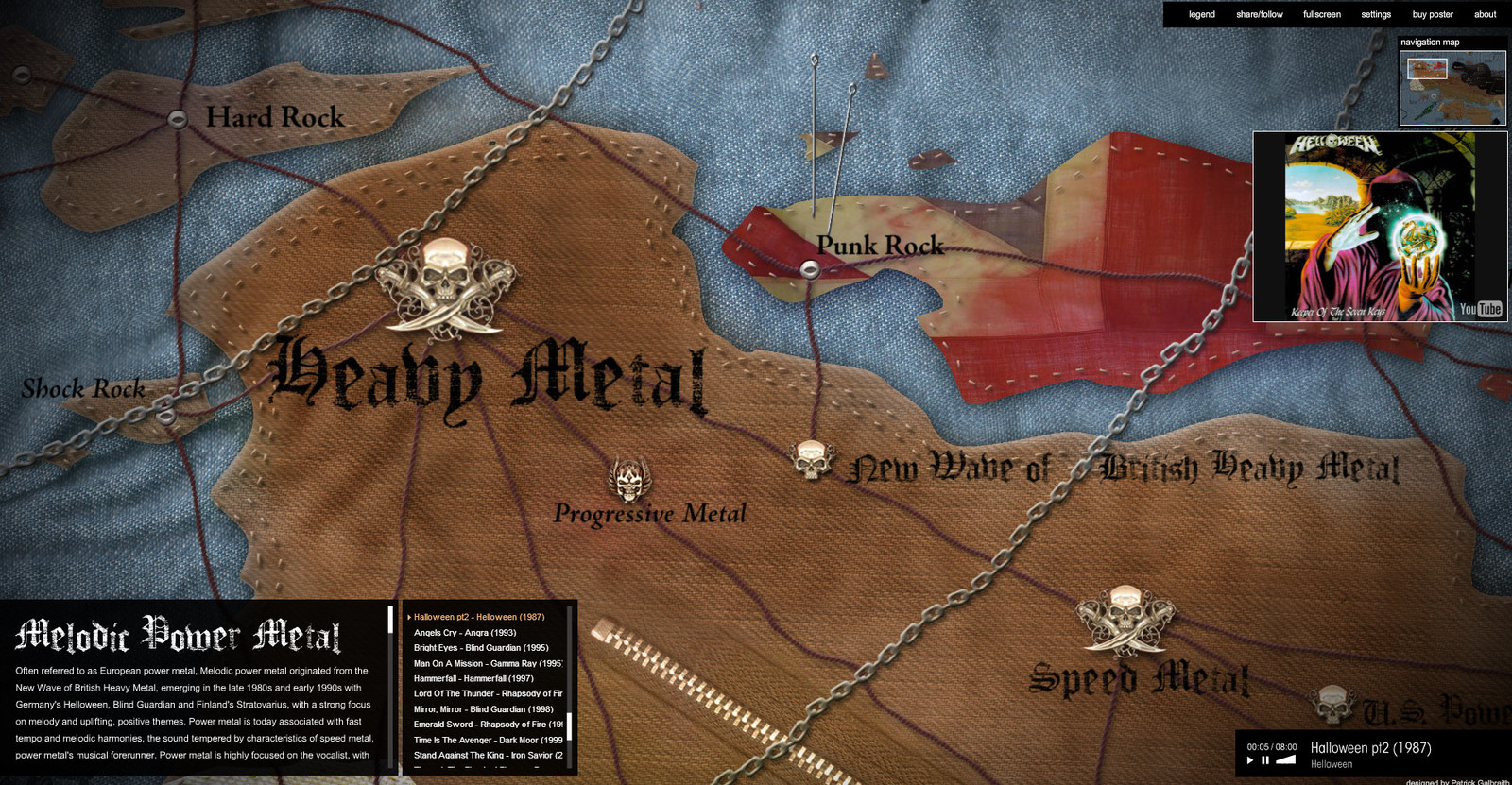Open the about page
1512x785 pixels.
(x=1485, y=14)
